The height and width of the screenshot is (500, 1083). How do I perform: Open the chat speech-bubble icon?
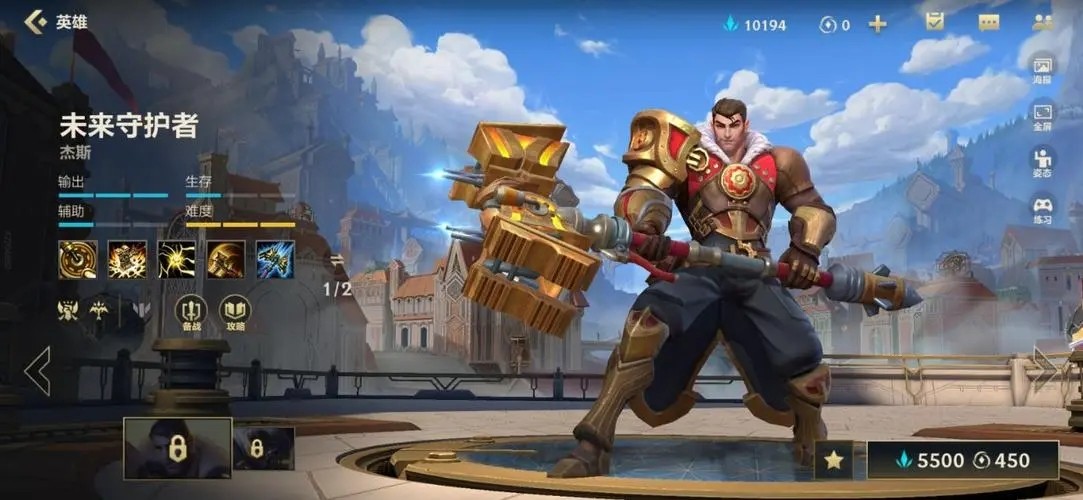[988, 22]
